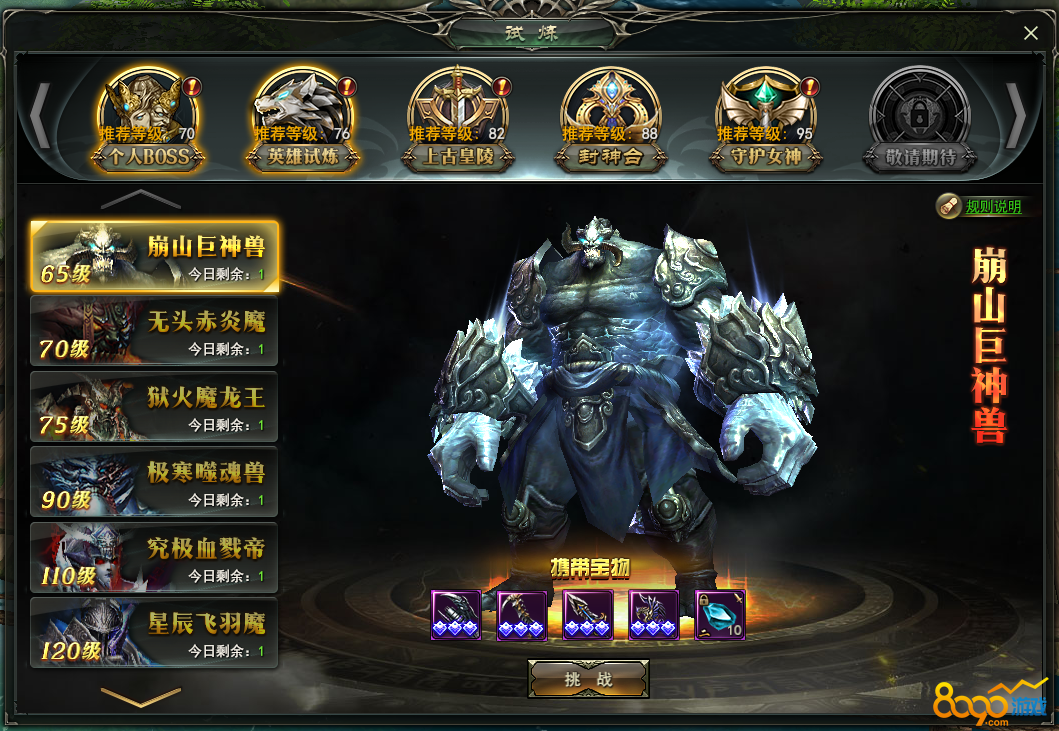The image size is (1059, 731).
Task: Open the 英雄试炼 trial category
Action: [x=303, y=122]
